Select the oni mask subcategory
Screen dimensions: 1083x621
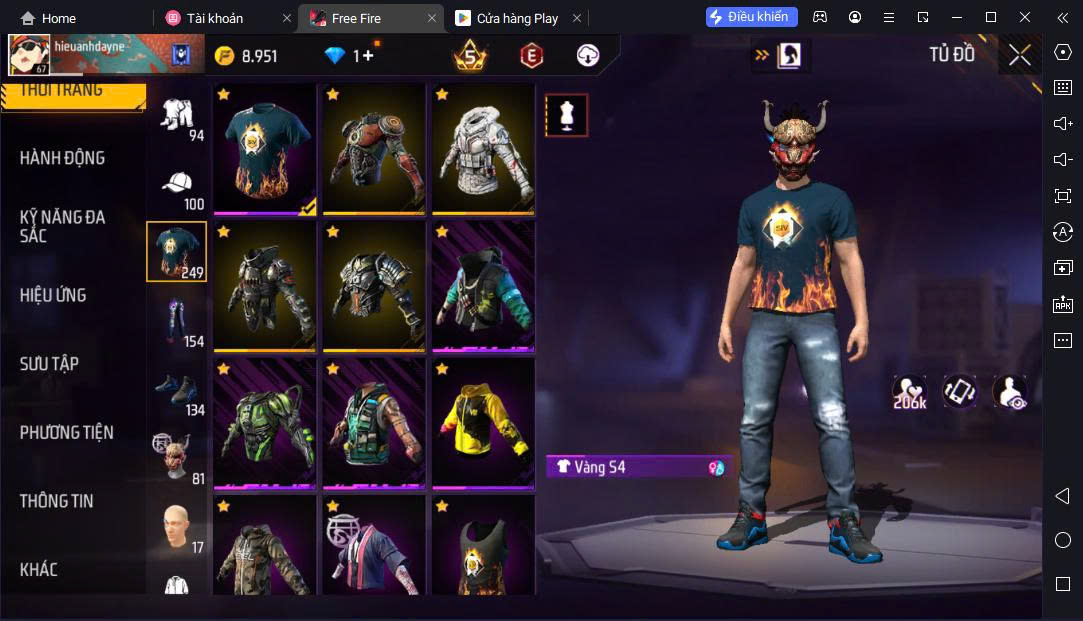pyautogui.click(x=176, y=456)
